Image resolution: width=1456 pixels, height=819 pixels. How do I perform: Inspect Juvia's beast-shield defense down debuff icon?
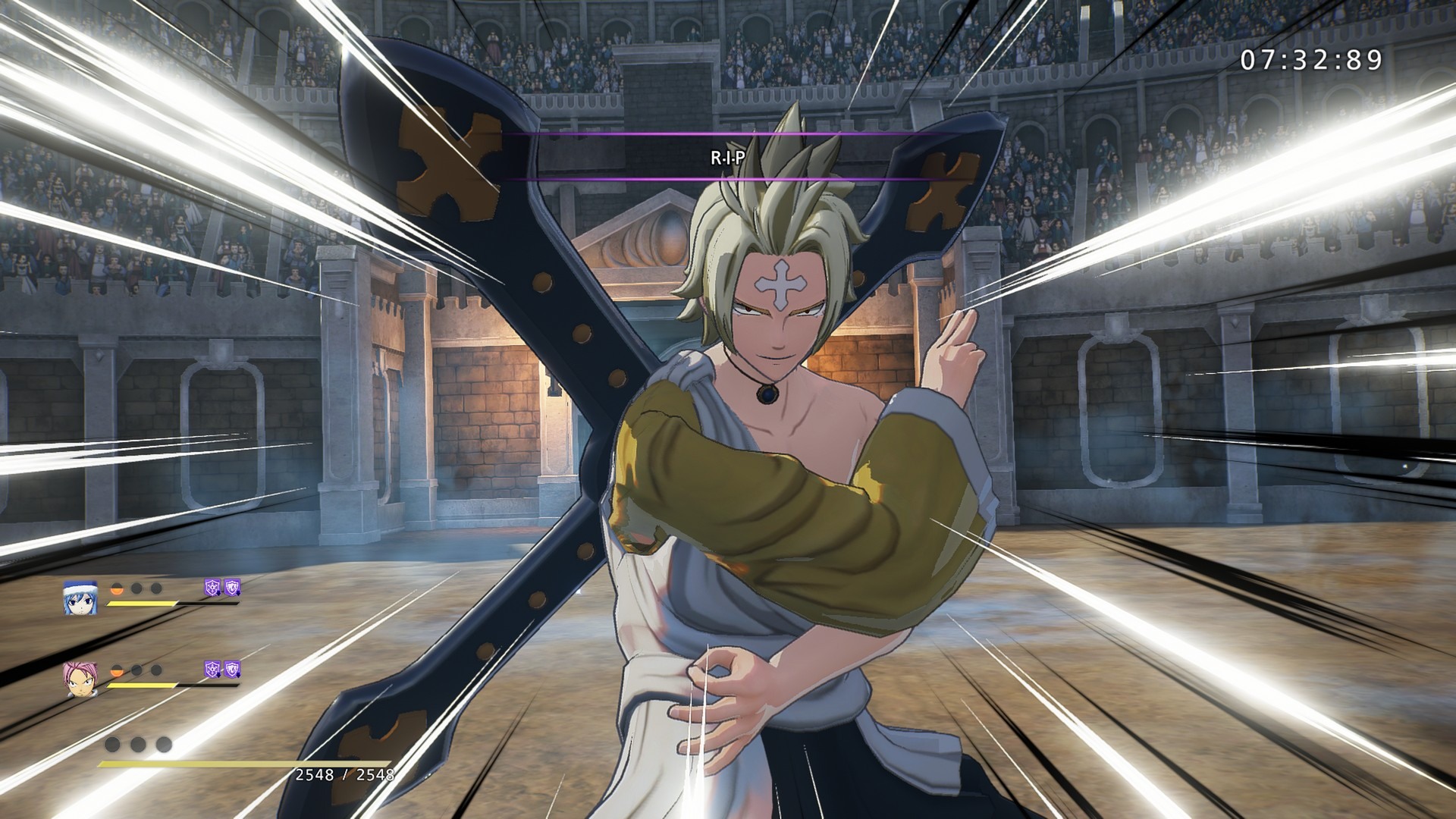(232, 586)
